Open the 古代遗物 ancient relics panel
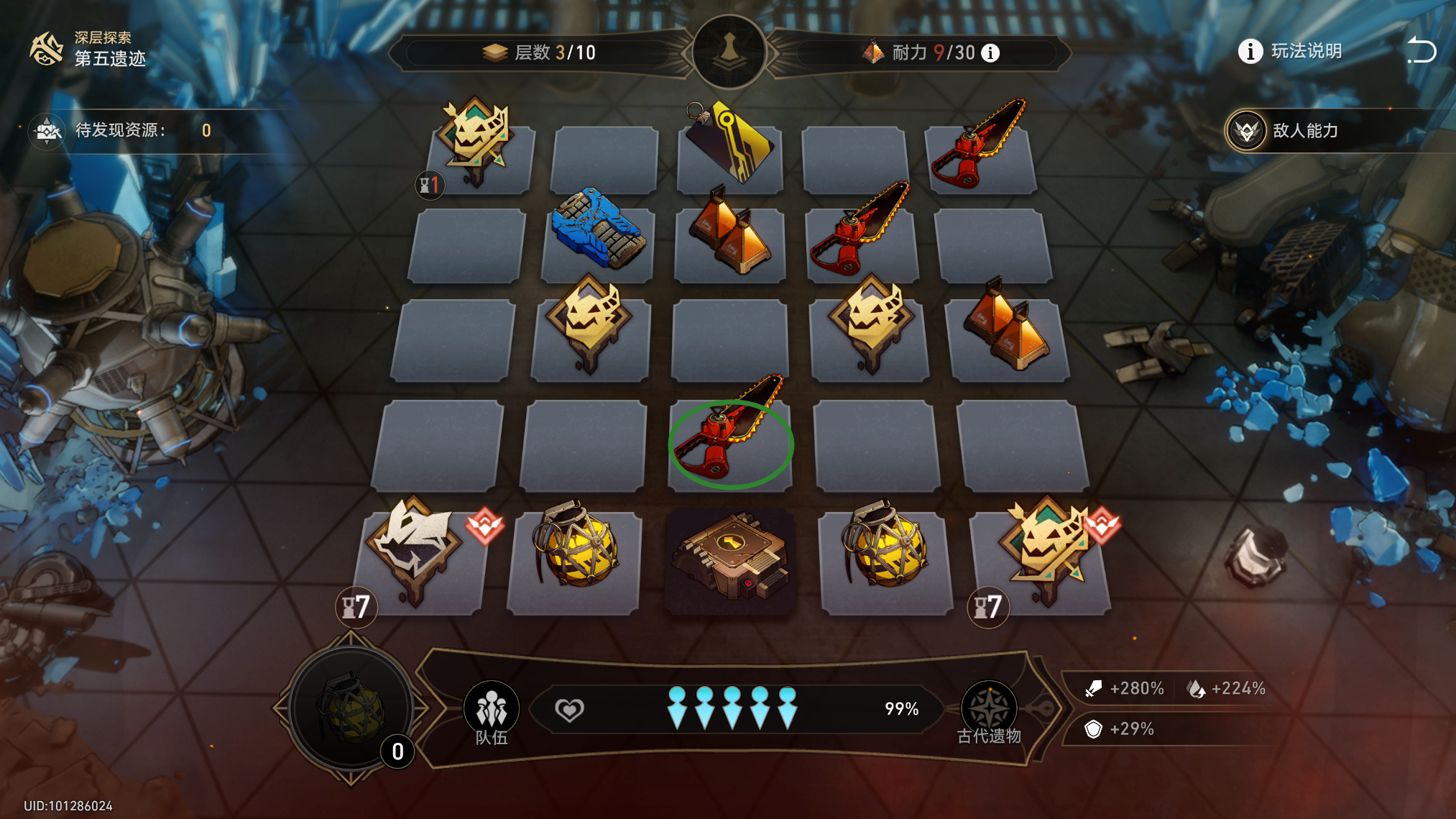The image size is (1456, 819). 989,712
